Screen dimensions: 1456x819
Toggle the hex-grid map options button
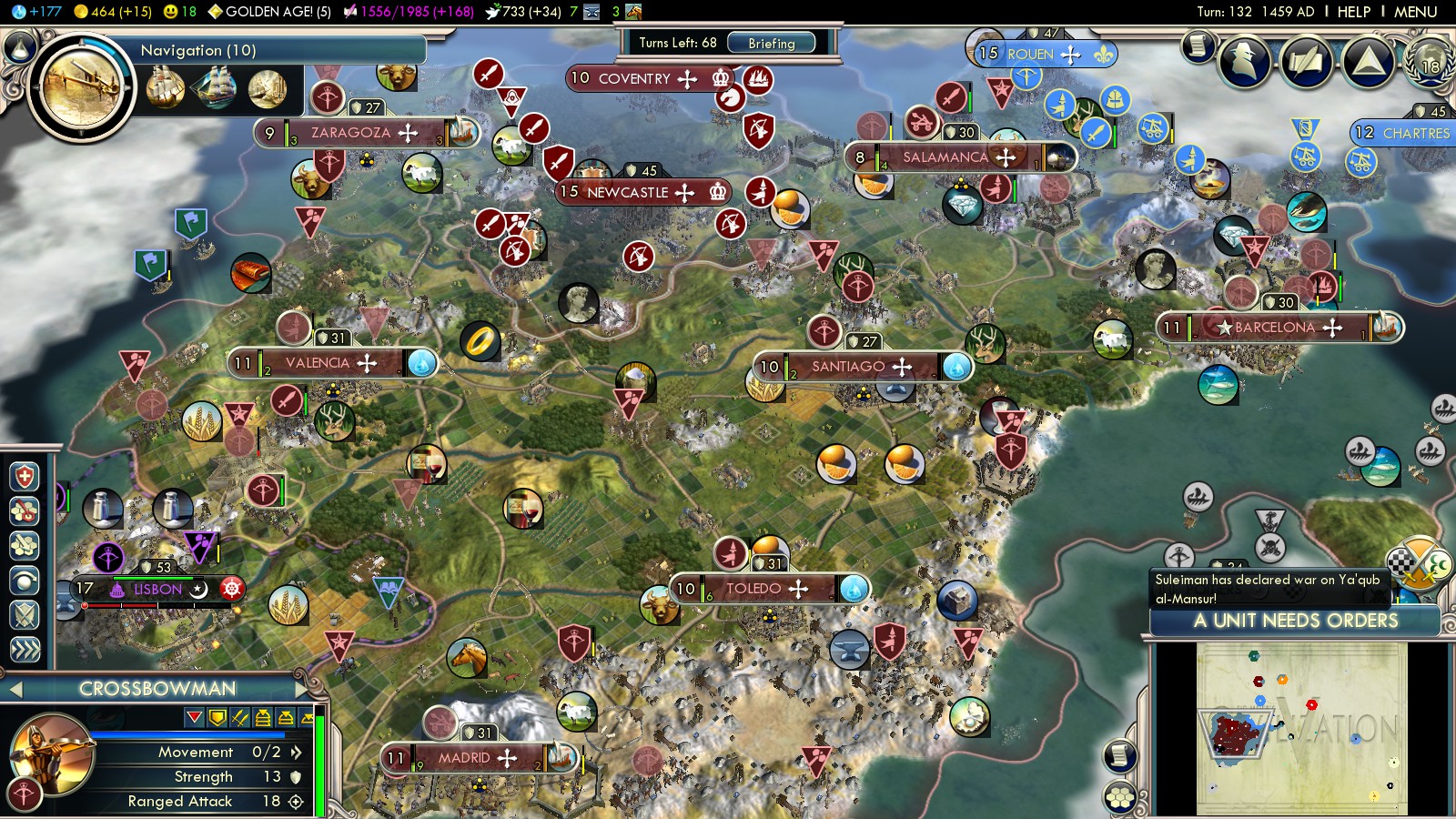tap(1120, 796)
